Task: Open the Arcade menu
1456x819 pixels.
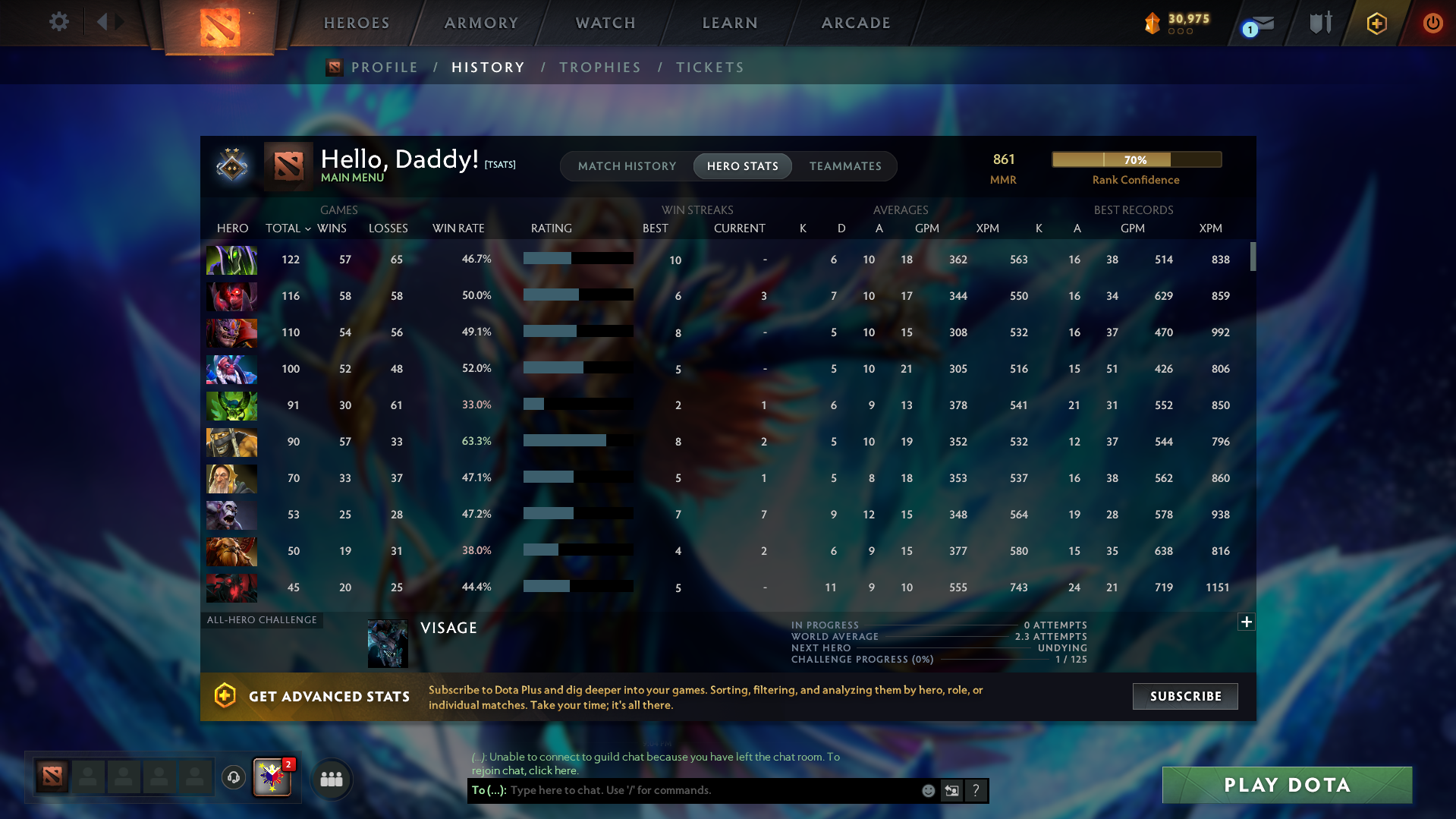Action: (x=855, y=23)
